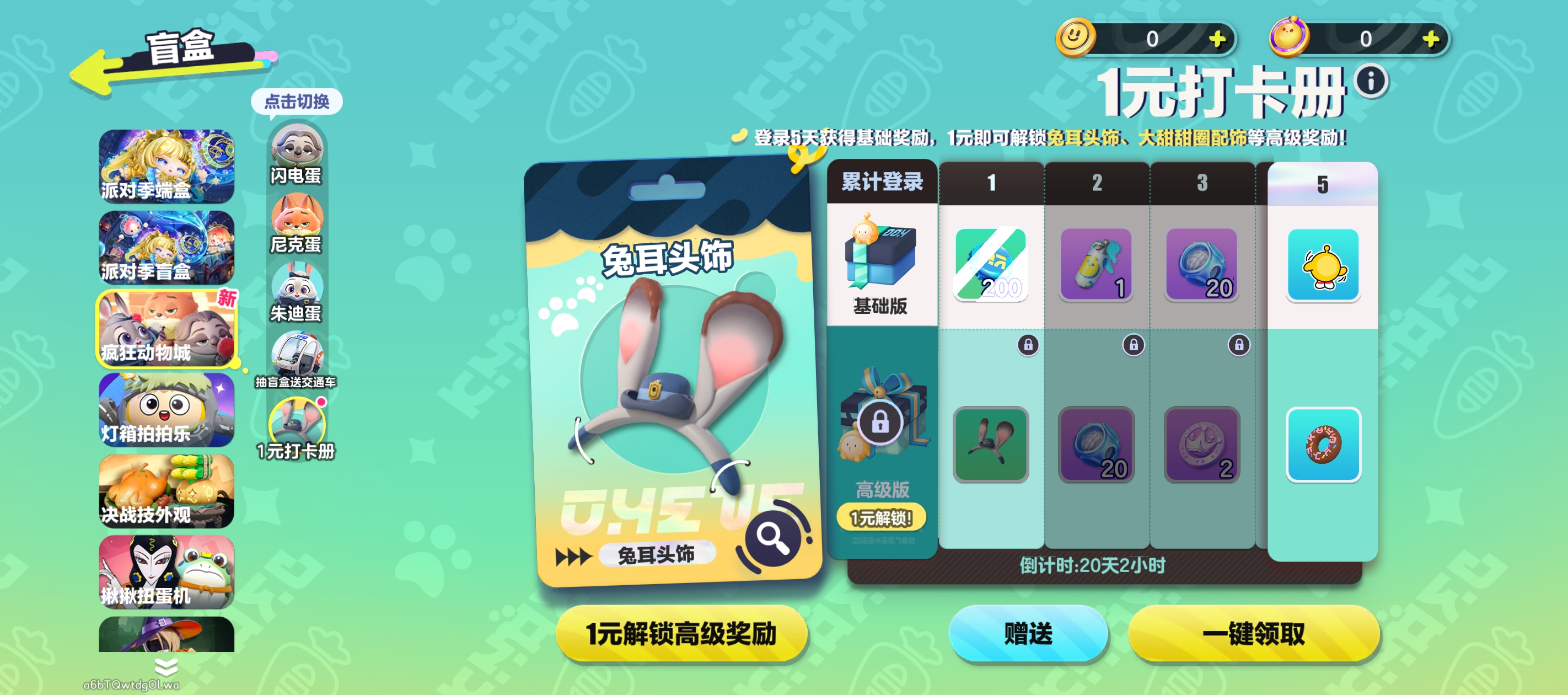Viewport: 1568px width, 695px height.
Task: Click the plus to add gold coins
Action: (x=1220, y=39)
